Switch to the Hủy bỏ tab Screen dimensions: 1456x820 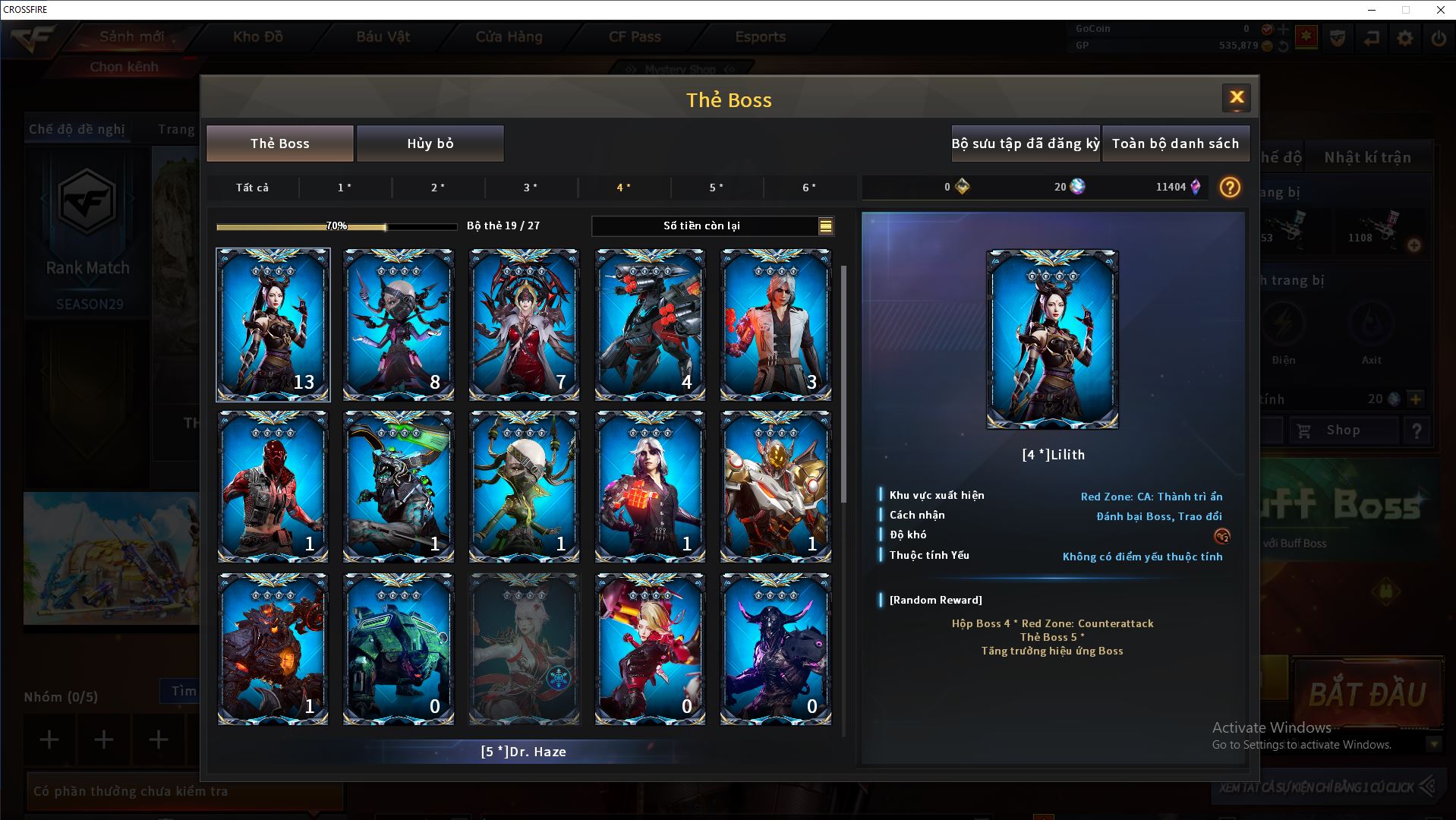tap(430, 143)
